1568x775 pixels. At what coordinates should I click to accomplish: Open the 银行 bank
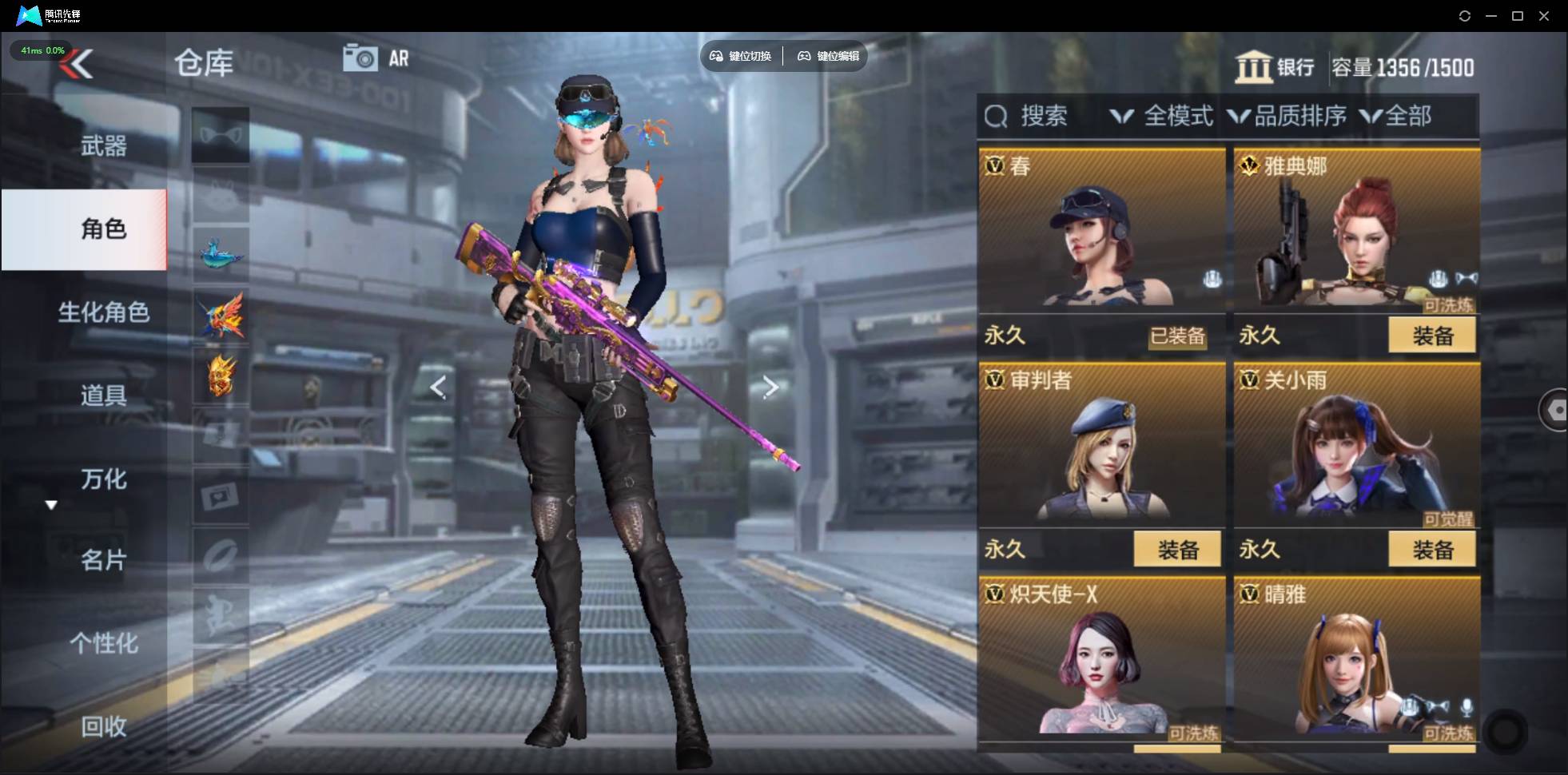point(1275,67)
